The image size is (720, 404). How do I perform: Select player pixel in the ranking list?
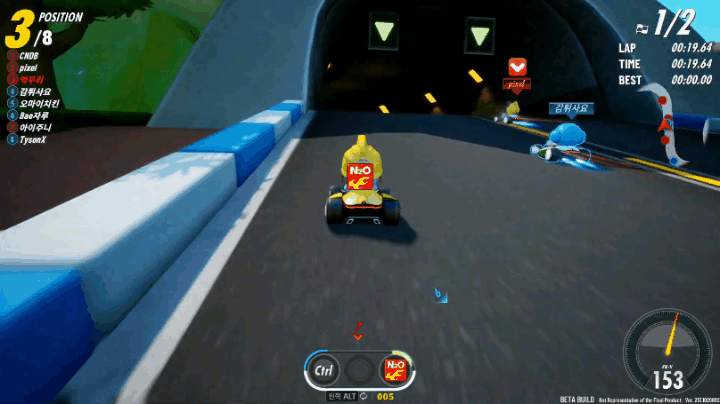tap(28, 67)
